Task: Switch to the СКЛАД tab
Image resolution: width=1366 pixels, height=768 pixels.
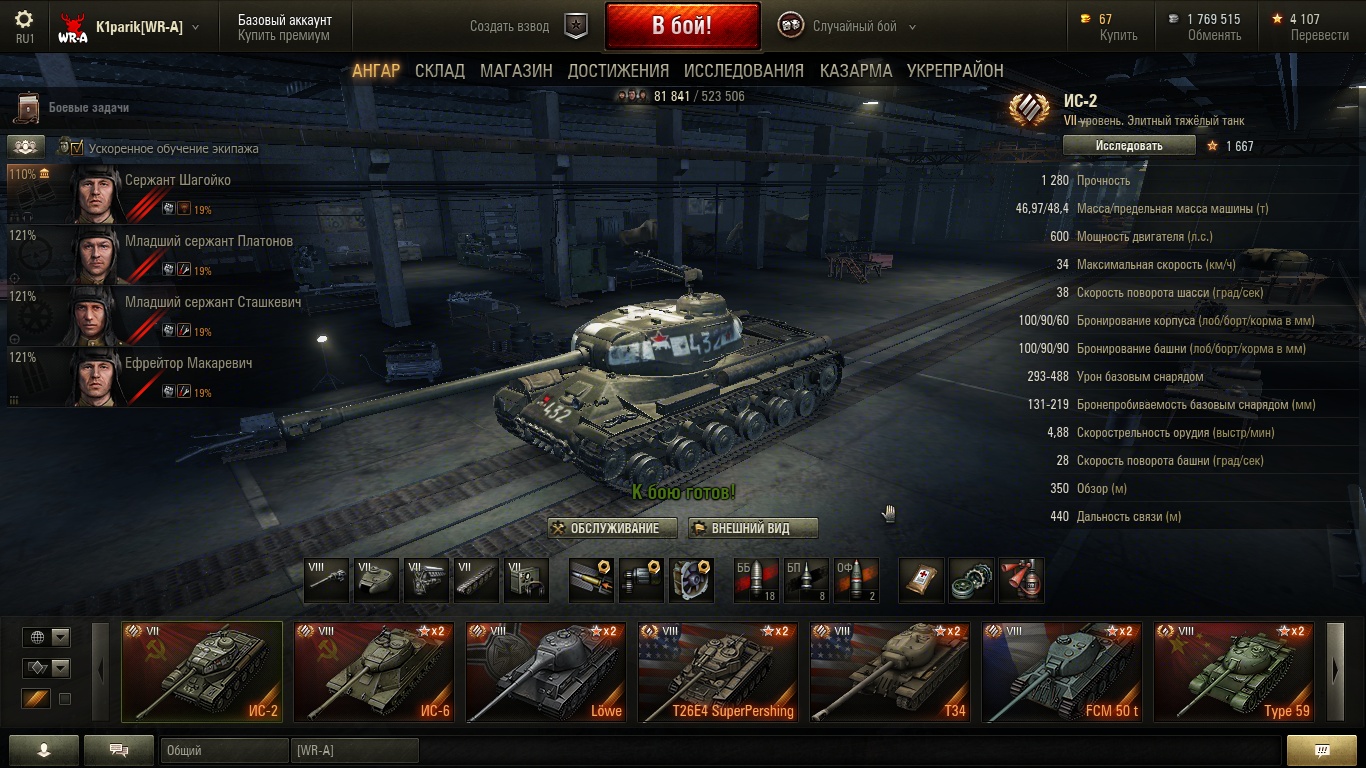Action: pyautogui.click(x=440, y=71)
